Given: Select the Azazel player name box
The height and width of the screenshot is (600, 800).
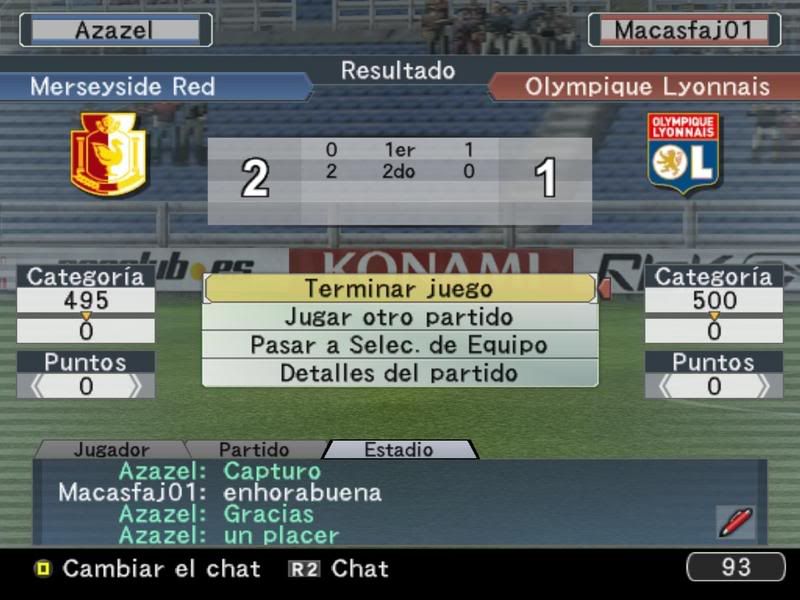Looking at the screenshot, I should tap(116, 30).
